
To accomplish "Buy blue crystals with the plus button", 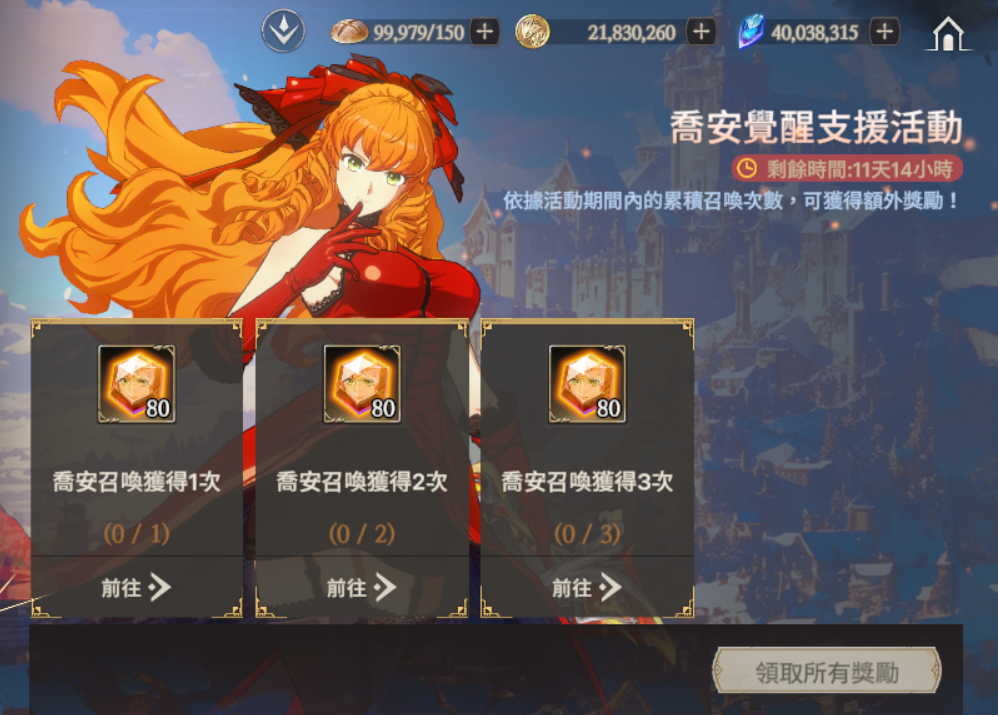I will tap(884, 32).
